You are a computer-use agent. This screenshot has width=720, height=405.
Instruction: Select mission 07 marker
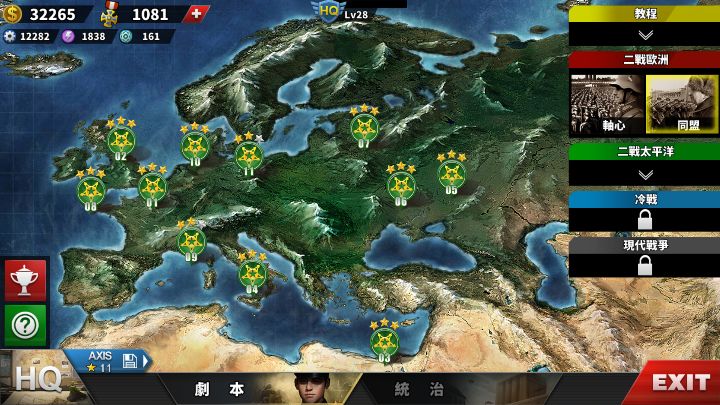[364, 127]
